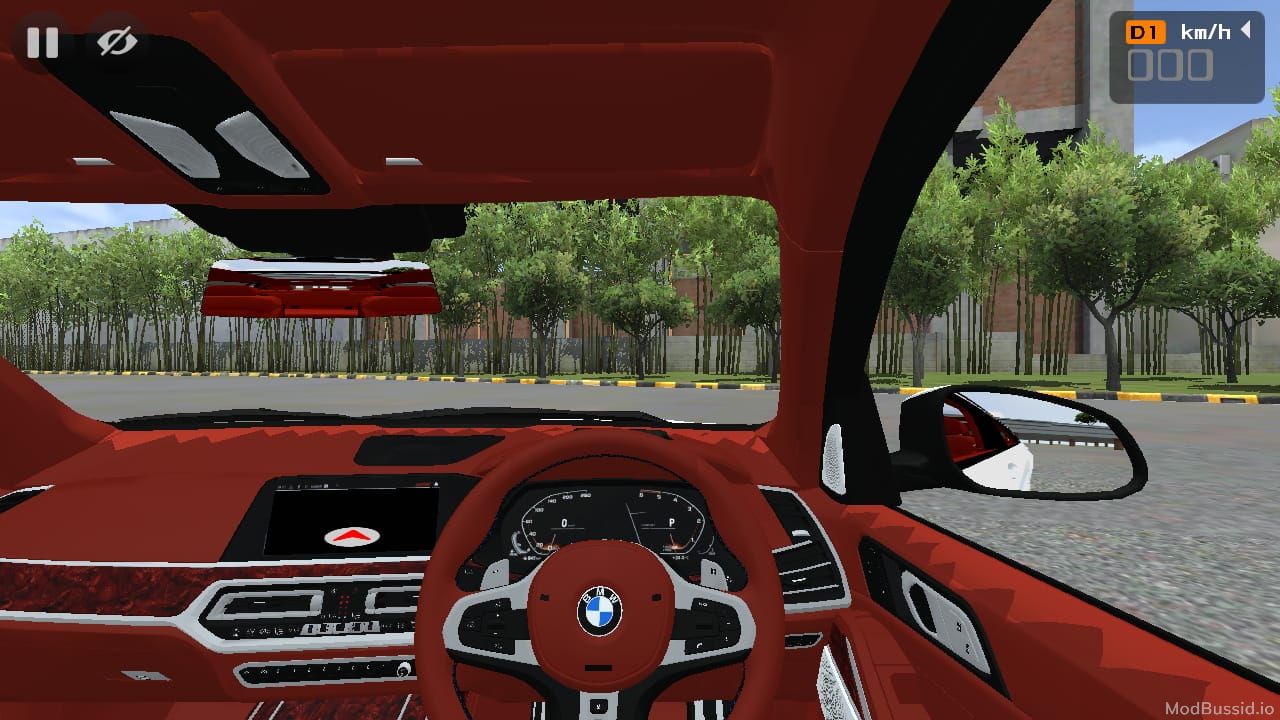Pause the game

[42, 42]
